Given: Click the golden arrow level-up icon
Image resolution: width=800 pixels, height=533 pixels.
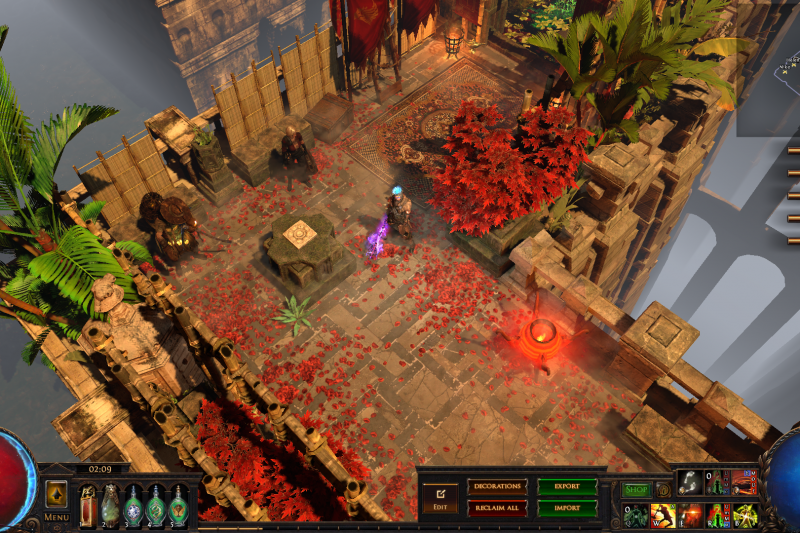Looking at the screenshot, I should click(x=56, y=494).
